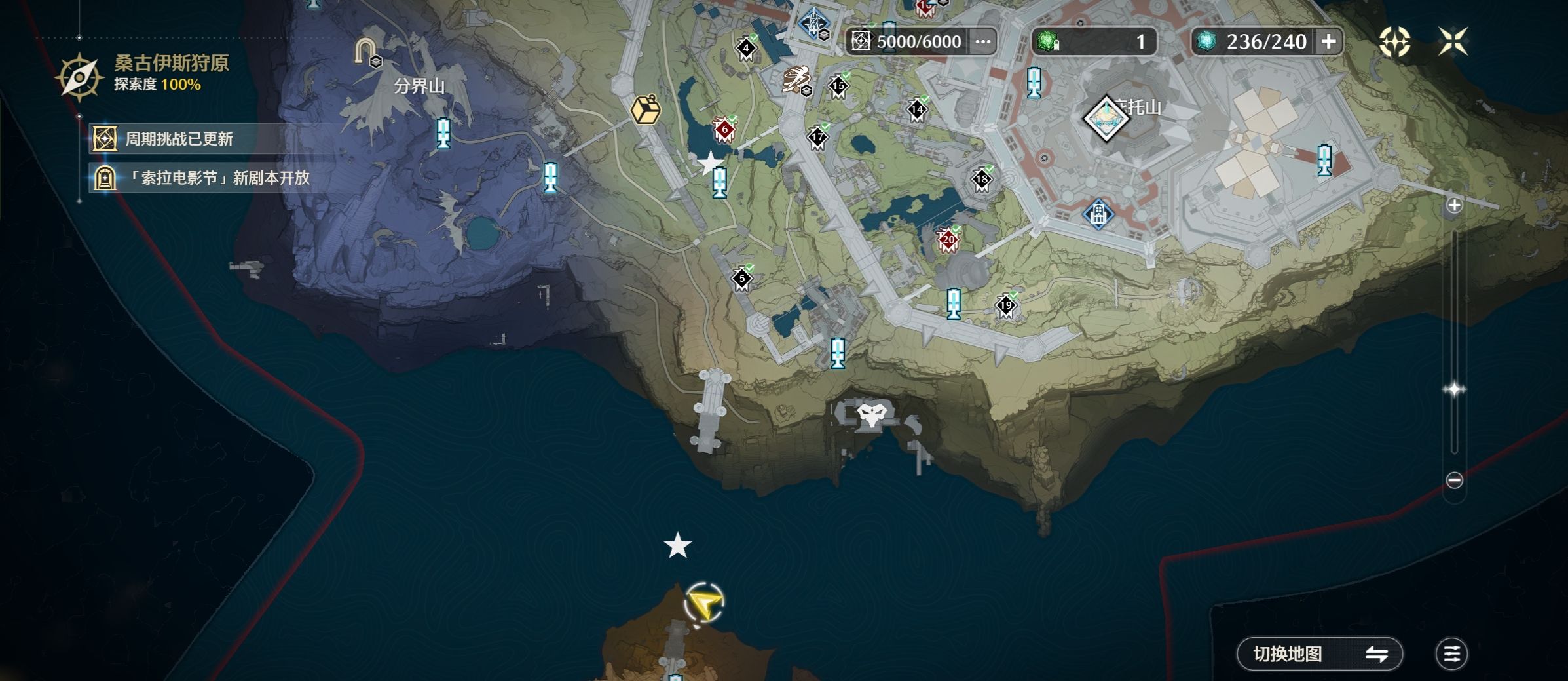
Task: Open the map marker filter settings
Action: [x=1451, y=653]
